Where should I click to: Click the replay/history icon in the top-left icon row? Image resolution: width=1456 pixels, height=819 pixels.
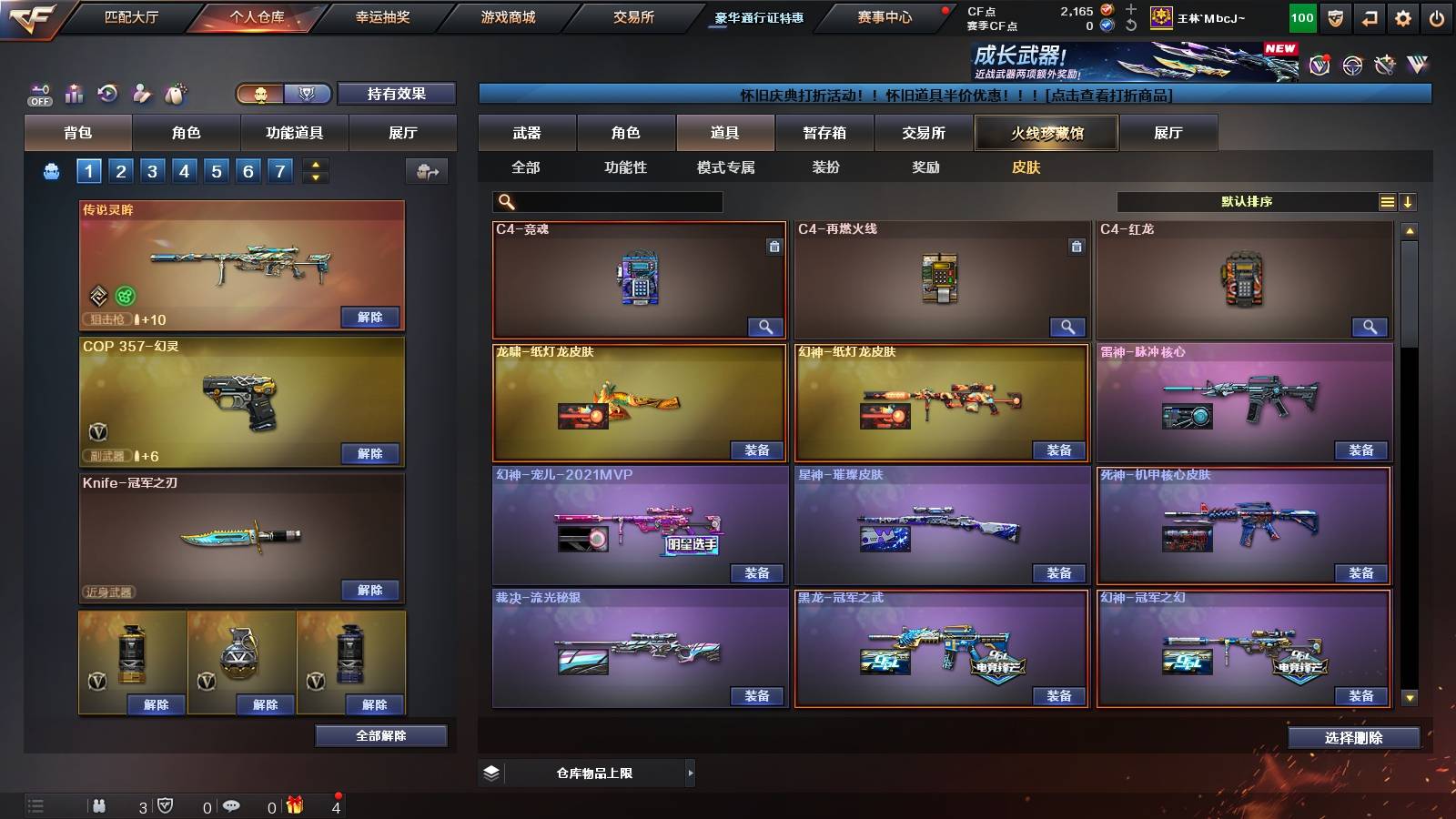point(107,92)
